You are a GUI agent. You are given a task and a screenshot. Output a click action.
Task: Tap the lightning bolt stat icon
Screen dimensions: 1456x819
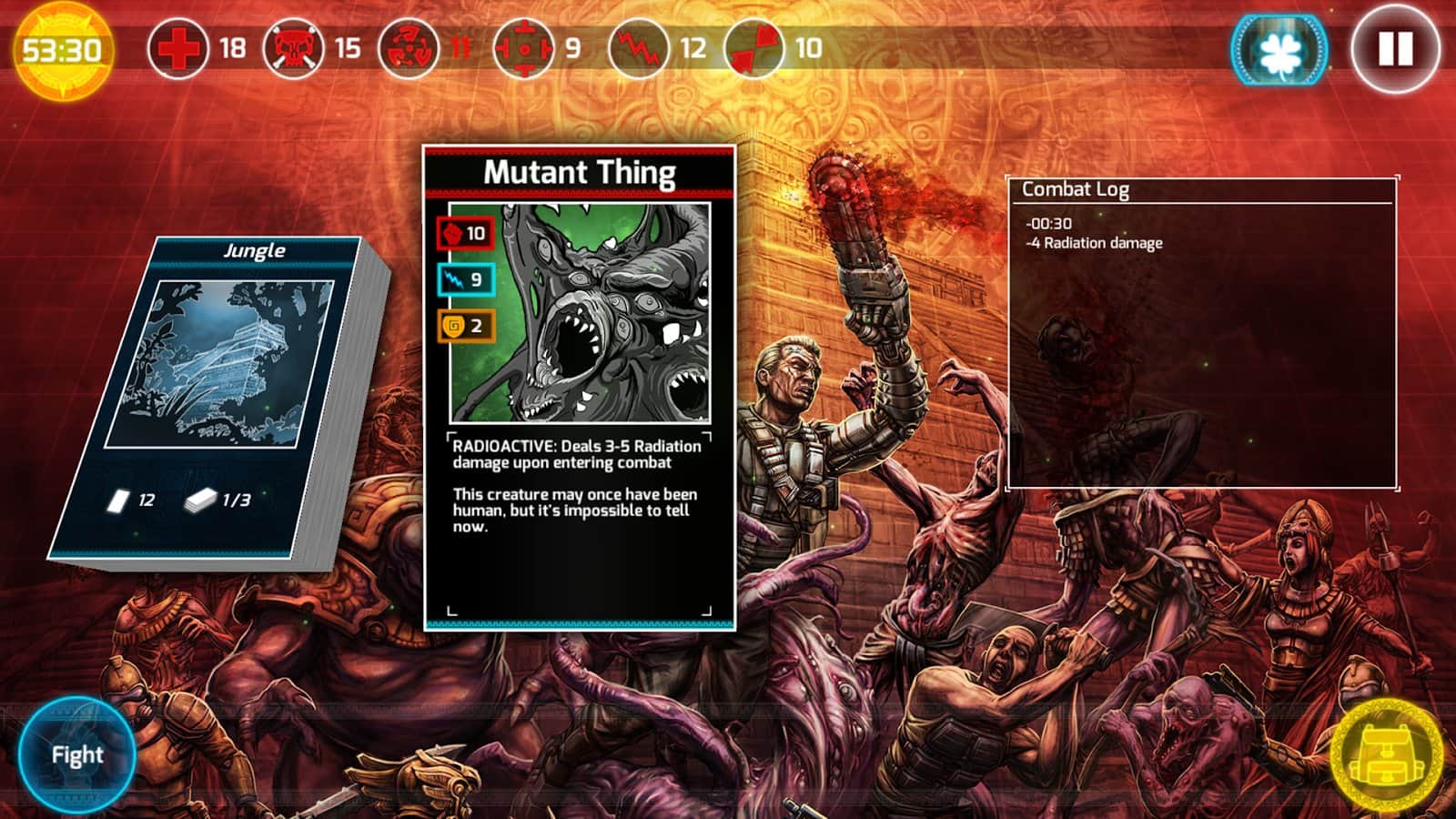coord(638,48)
